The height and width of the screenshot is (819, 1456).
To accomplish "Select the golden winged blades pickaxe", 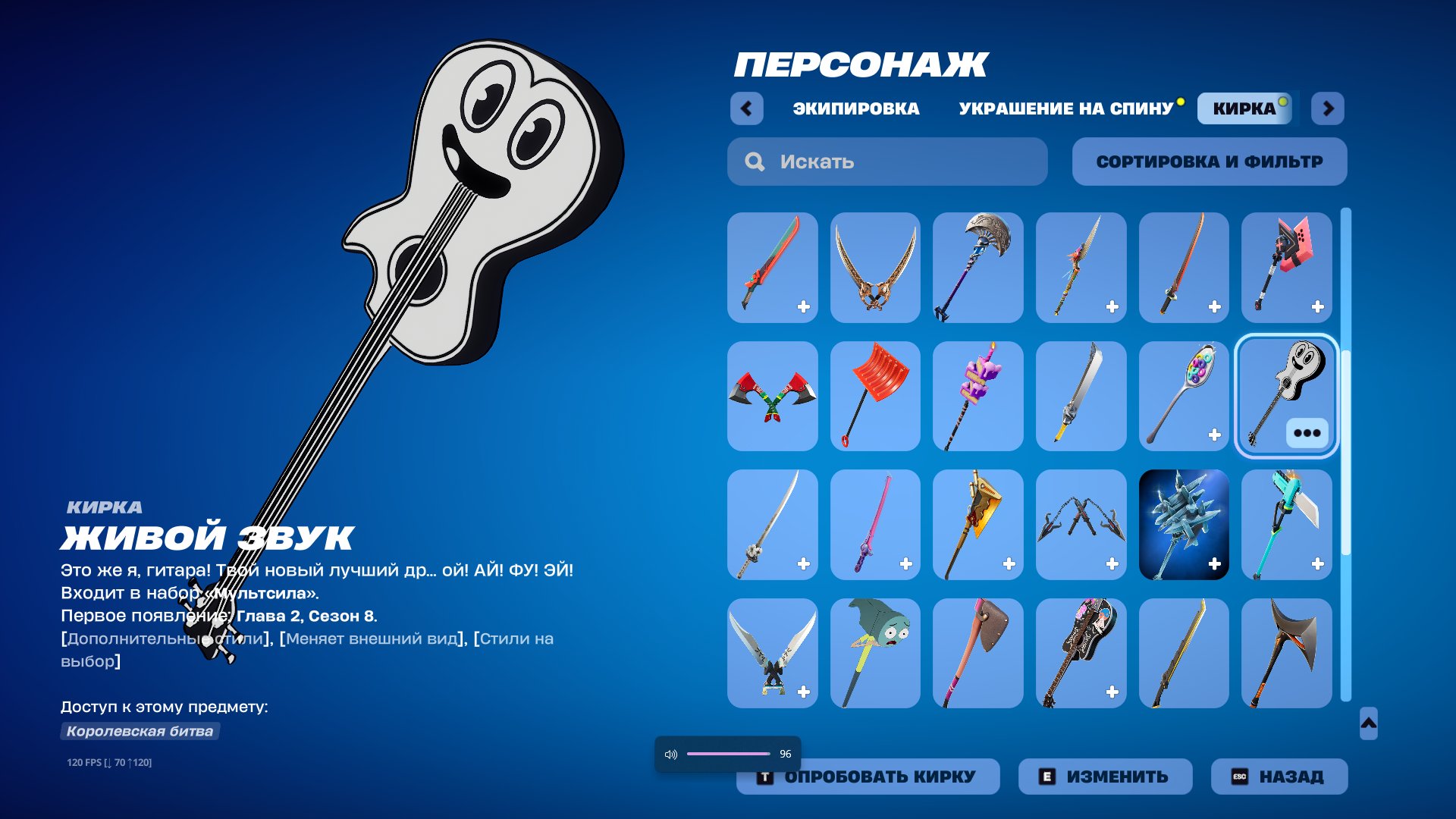I will click(x=874, y=267).
